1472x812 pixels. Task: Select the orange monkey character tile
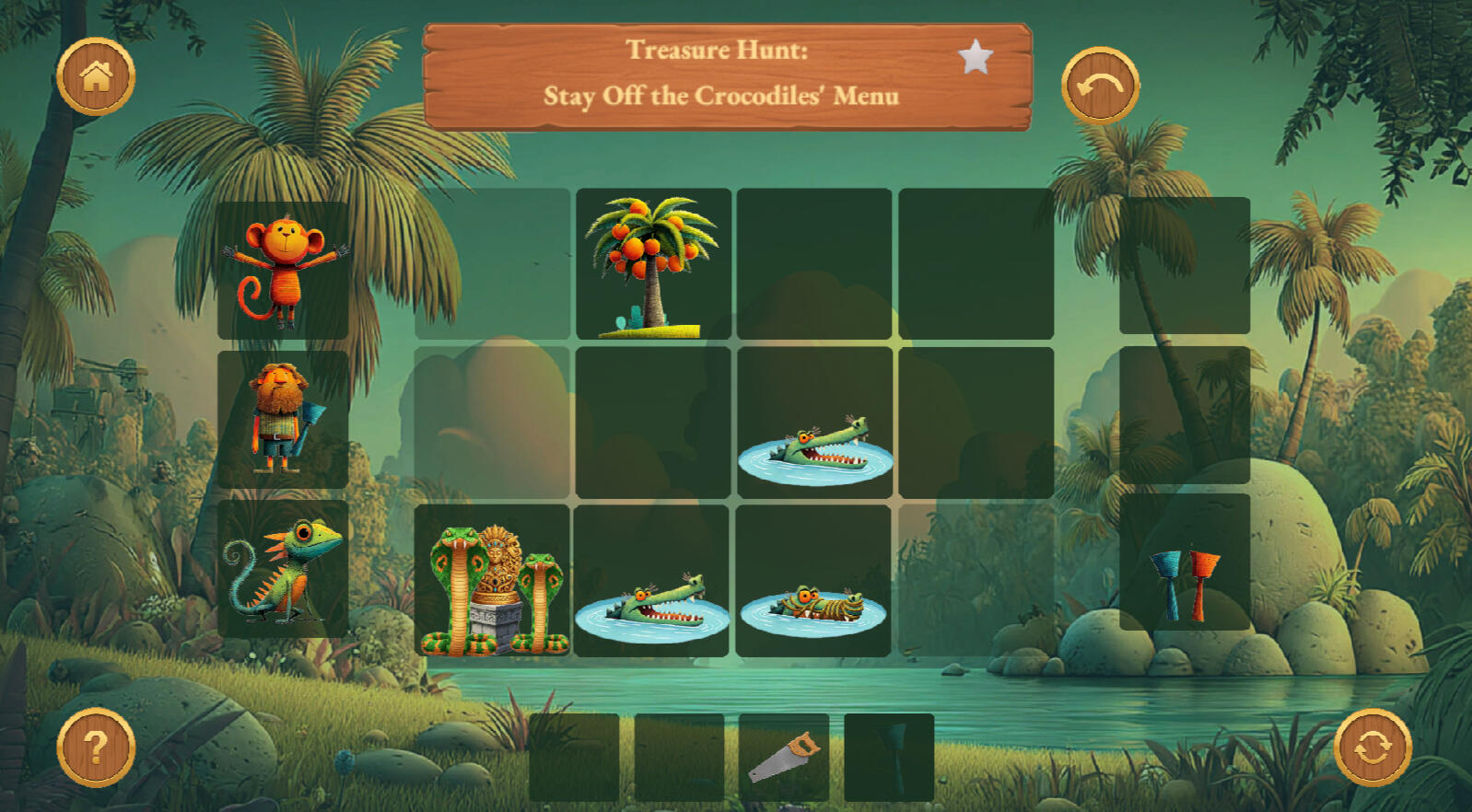point(283,271)
